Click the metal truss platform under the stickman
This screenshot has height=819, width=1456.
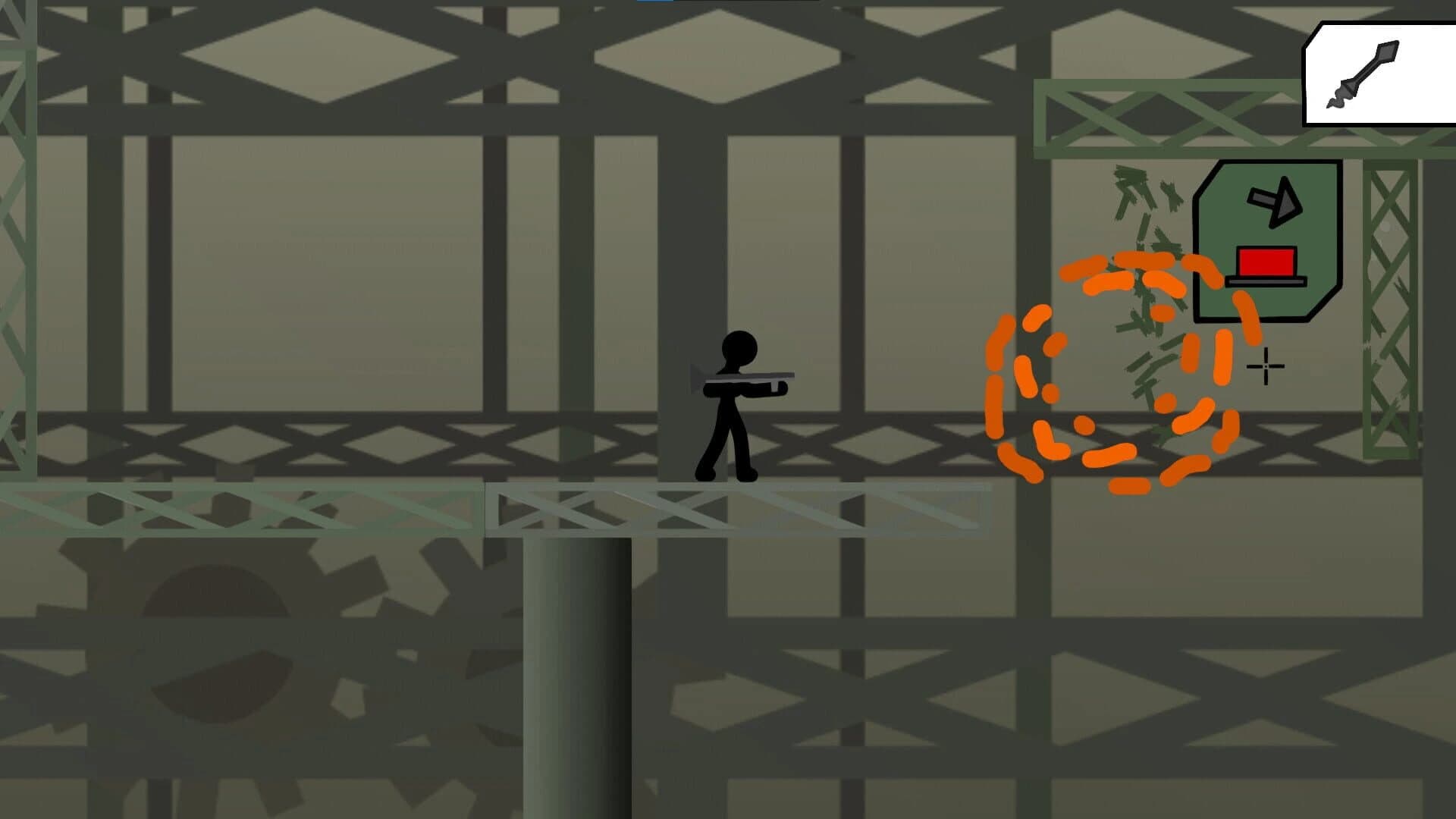pos(736,510)
